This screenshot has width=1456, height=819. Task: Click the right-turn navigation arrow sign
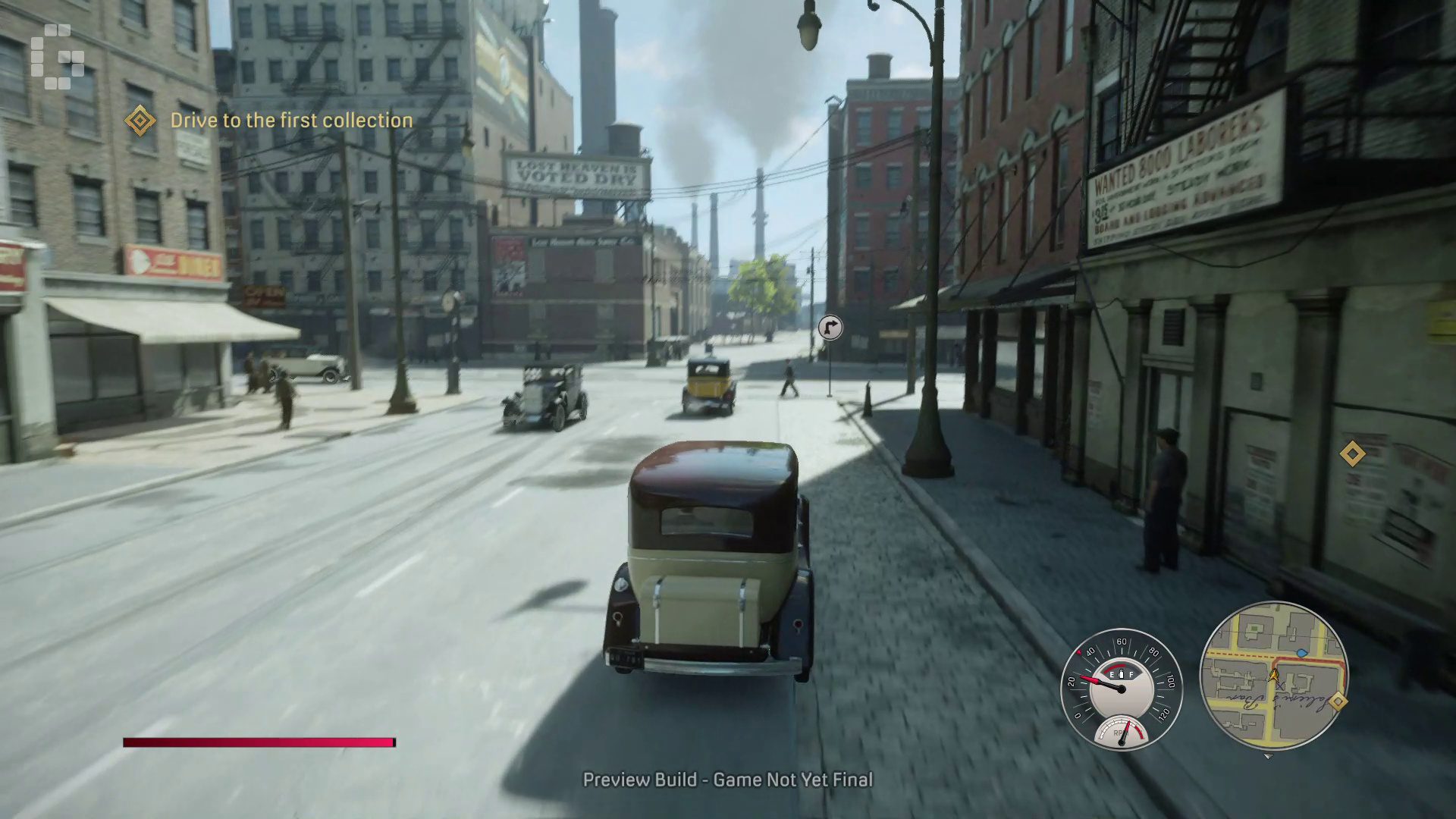pyautogui.click(x=830, y=328)
